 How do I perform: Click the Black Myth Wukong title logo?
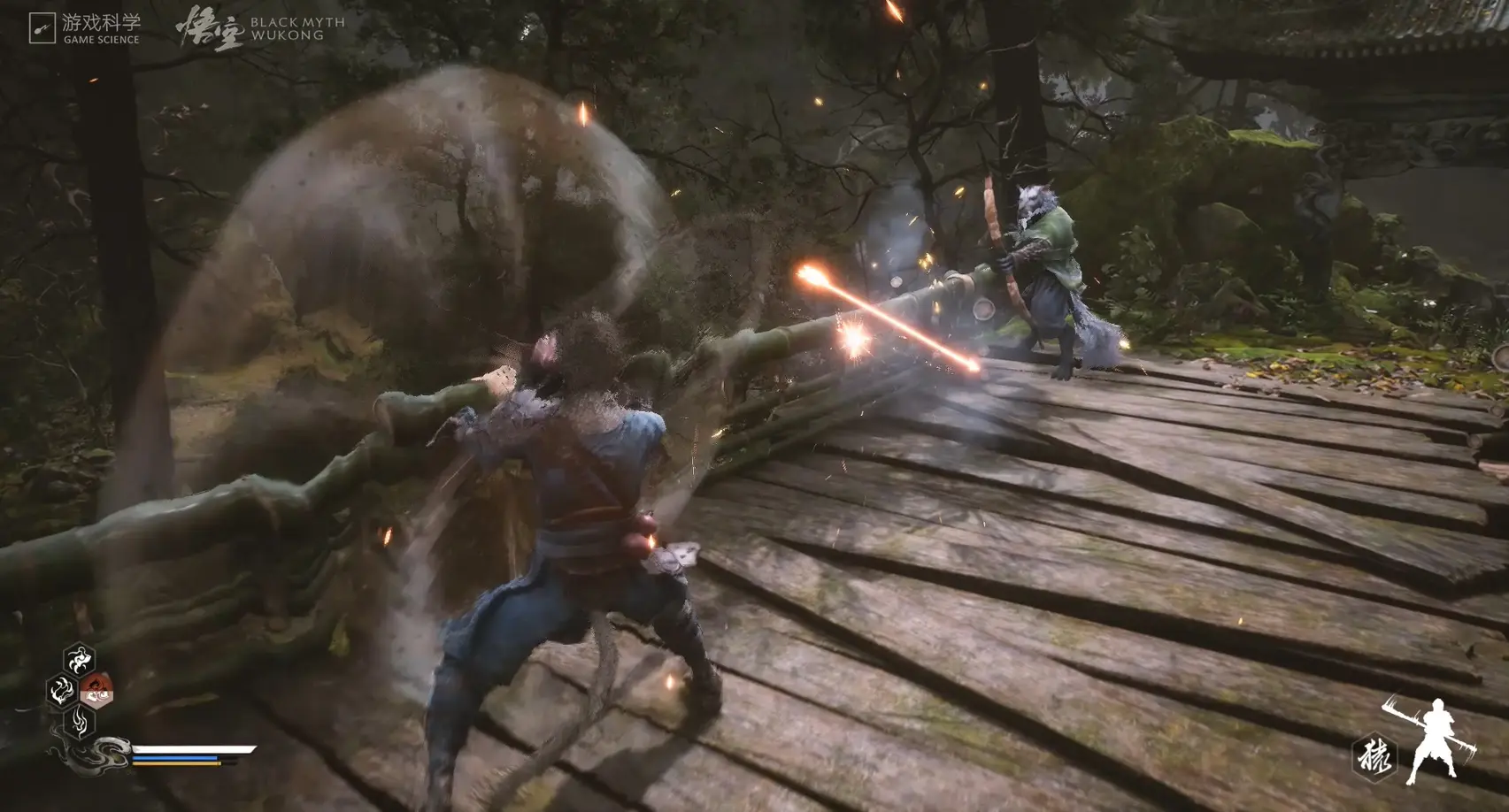point(260,28)
